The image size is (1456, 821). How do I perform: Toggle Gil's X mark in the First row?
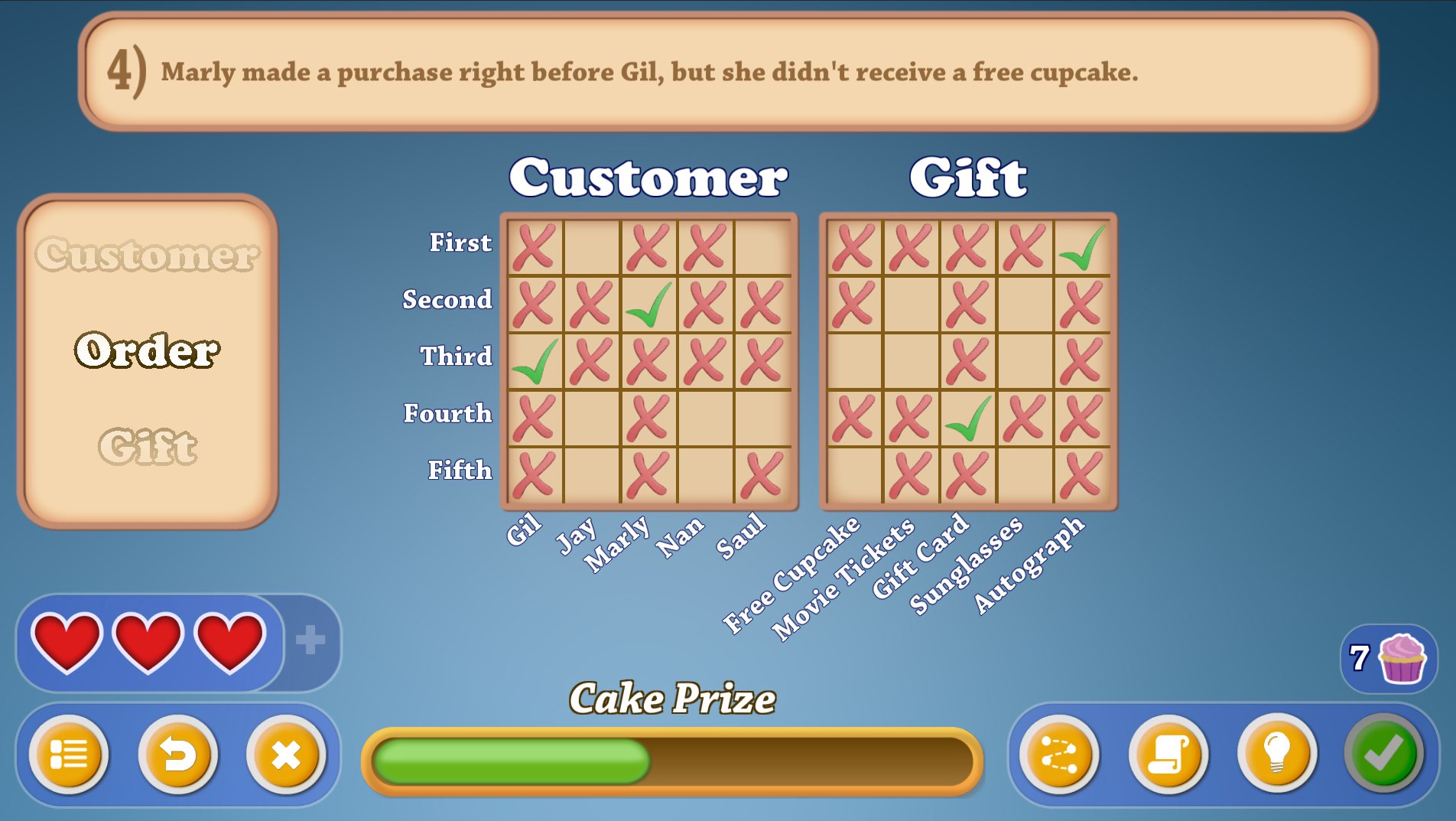[535, 243]
